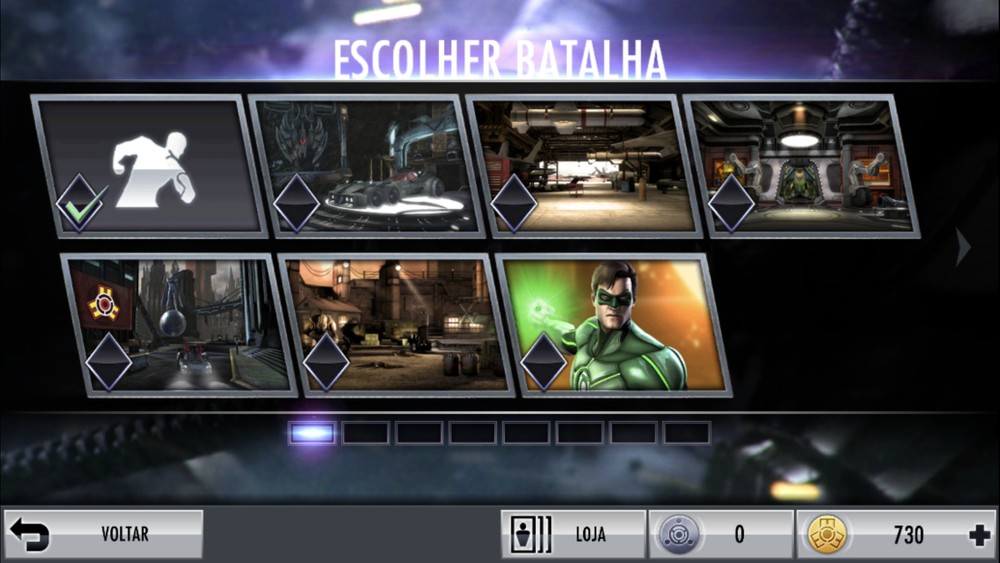1000x563 pixels.
Task: Choose the Batcave battle with the Batmobile
Action: [368, 166]
